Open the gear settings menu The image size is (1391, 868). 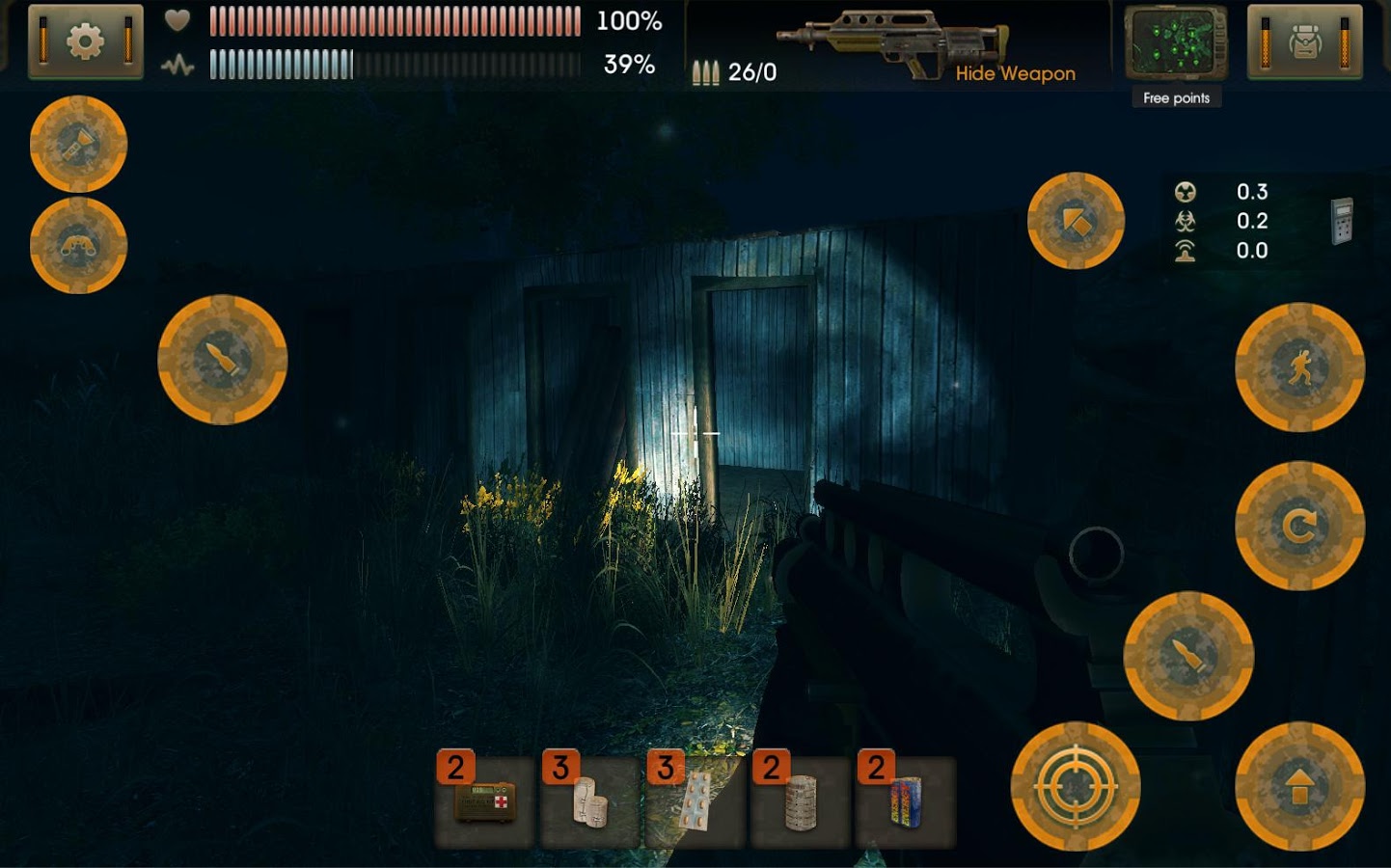(85, 41)
